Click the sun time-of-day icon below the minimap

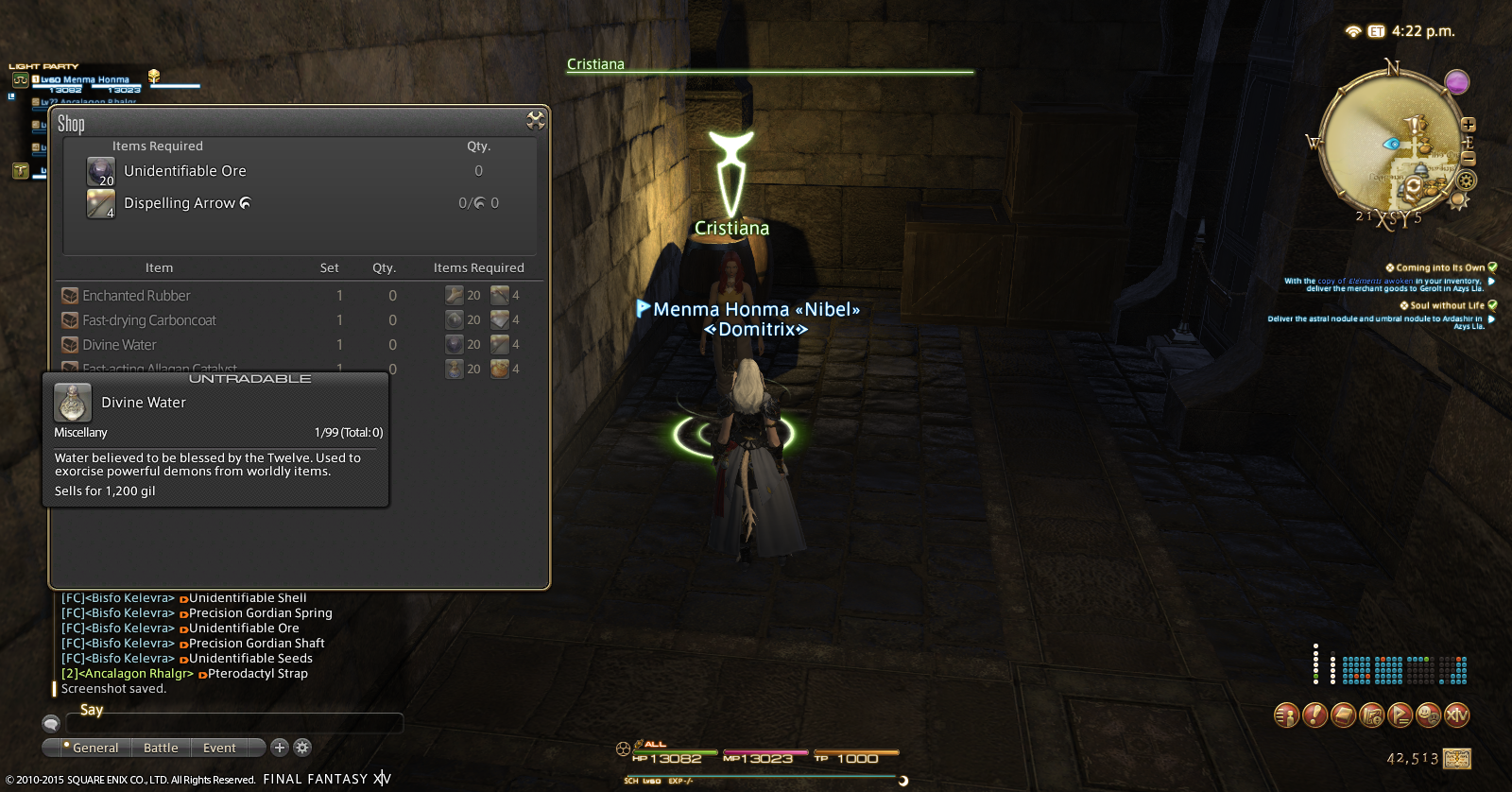1457,199
